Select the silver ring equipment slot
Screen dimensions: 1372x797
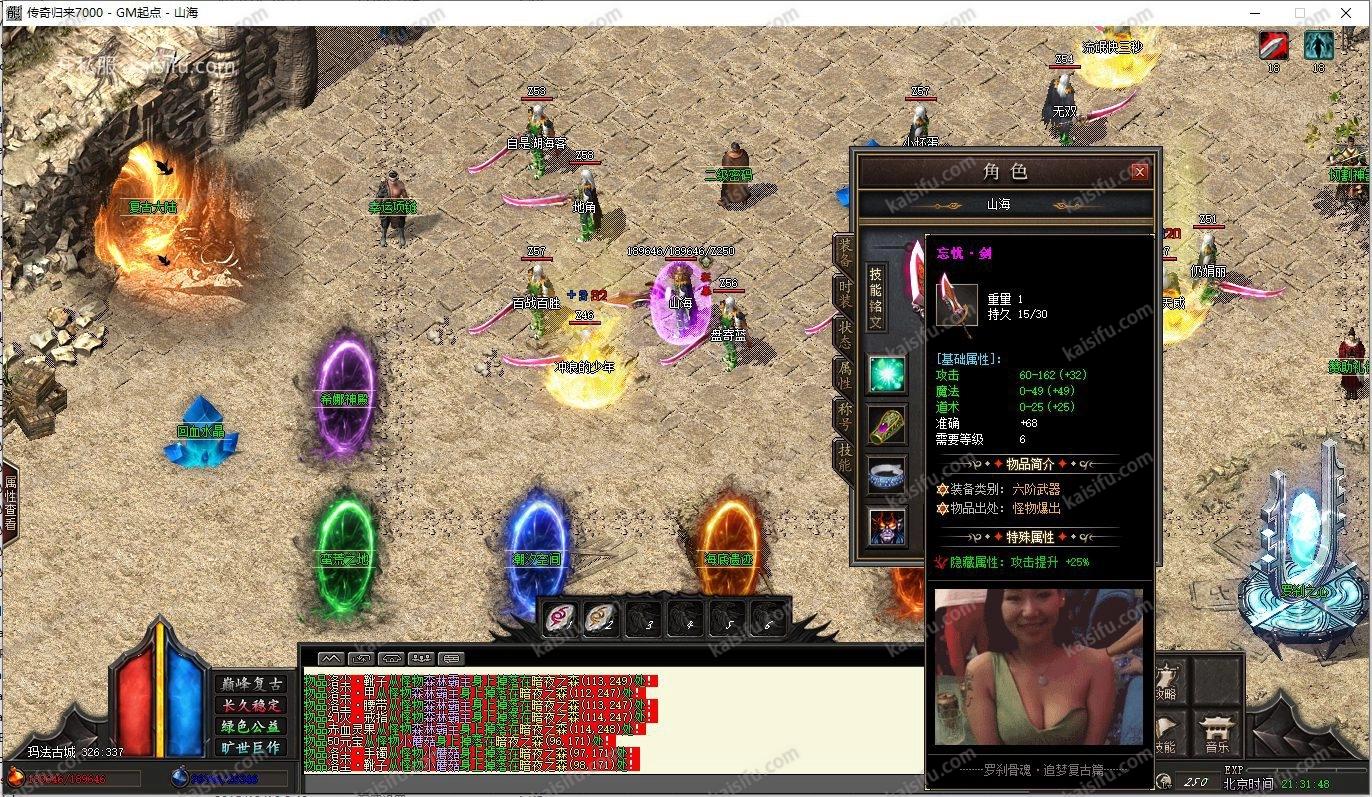click(x=886, y=476)
